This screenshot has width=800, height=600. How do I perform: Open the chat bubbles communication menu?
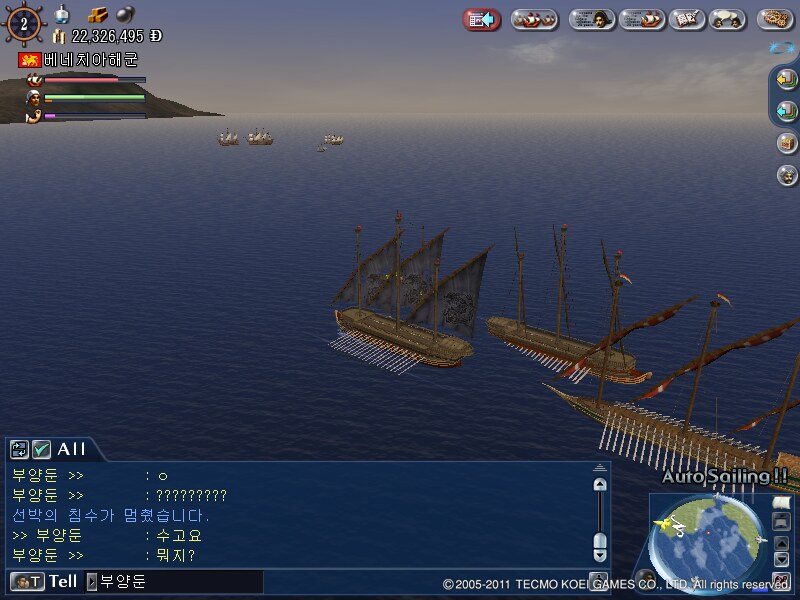(730, 19)
